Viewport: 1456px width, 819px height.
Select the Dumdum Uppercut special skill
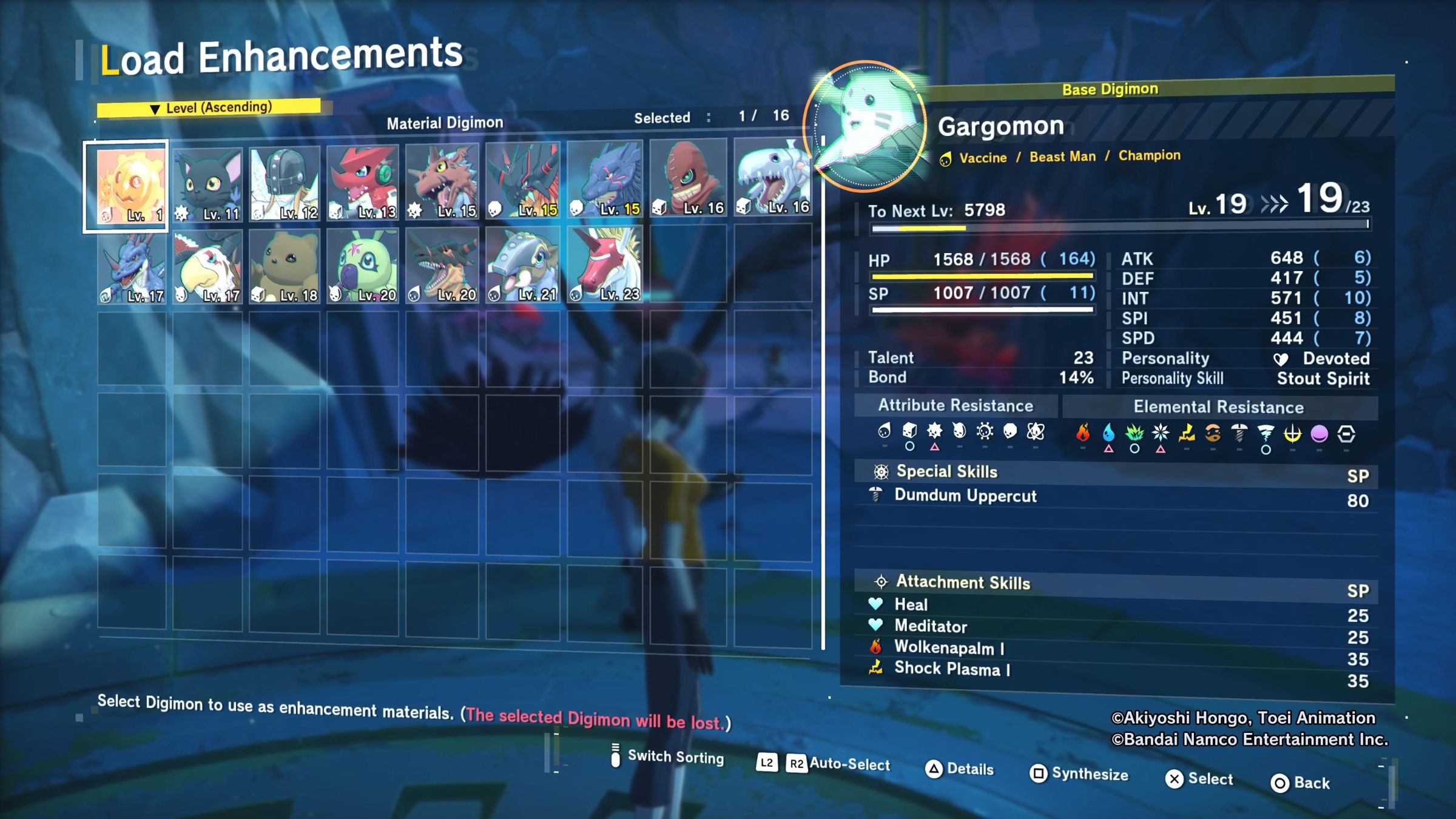click(x=965, y=496)
